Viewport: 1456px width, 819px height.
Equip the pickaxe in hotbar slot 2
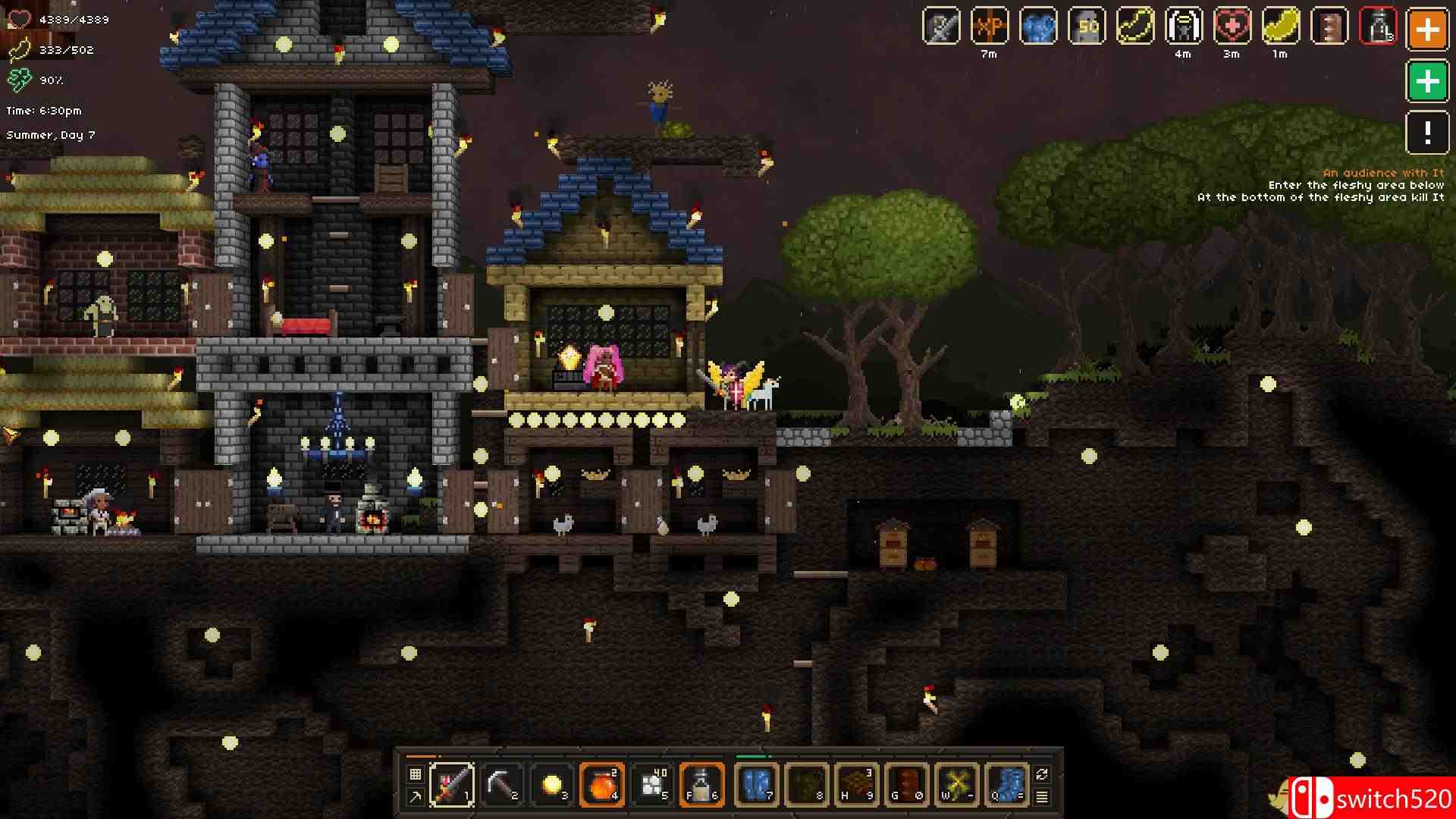coord(504,785)
